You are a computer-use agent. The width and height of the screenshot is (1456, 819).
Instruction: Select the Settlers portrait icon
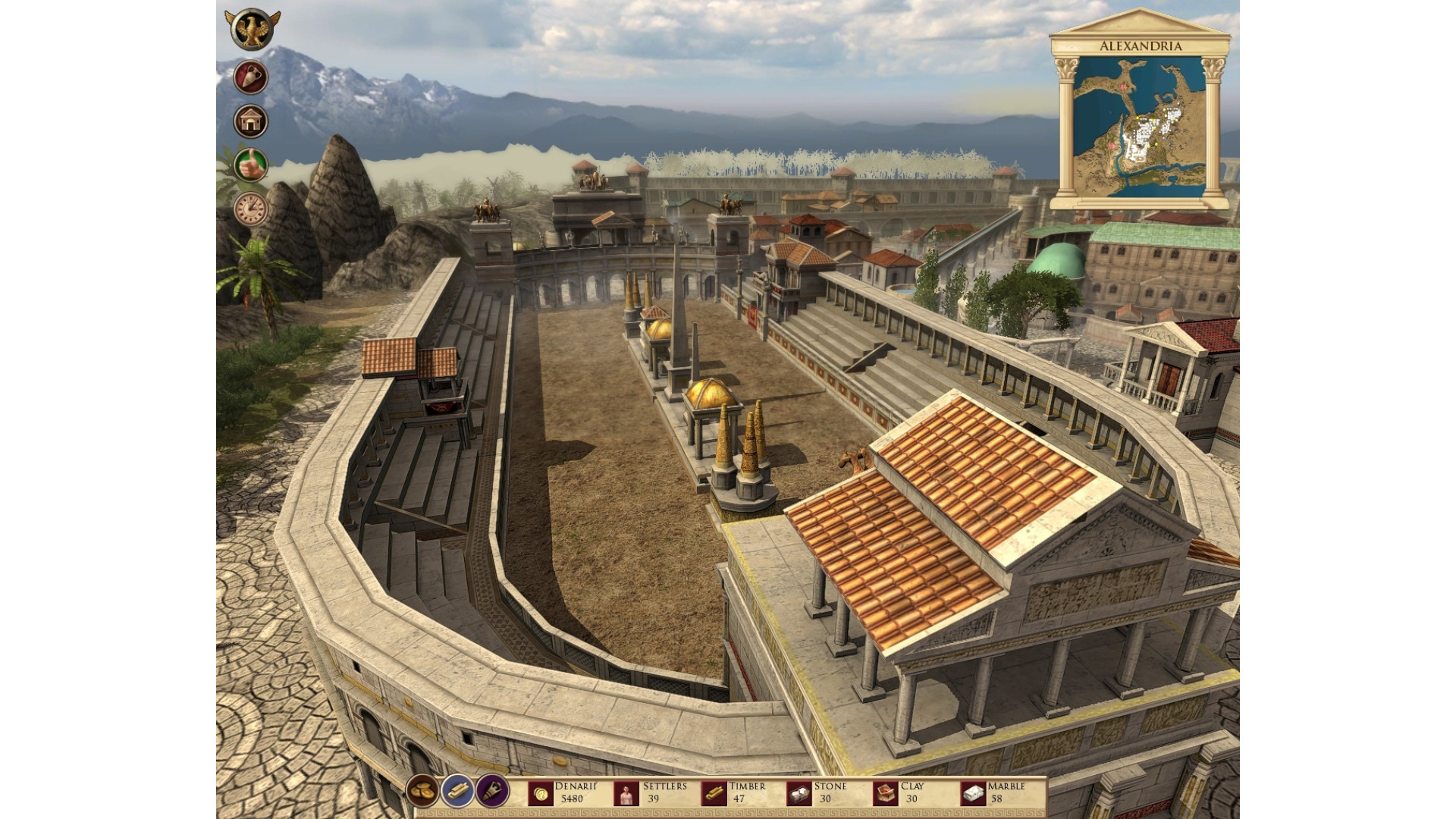coord(626,793)
